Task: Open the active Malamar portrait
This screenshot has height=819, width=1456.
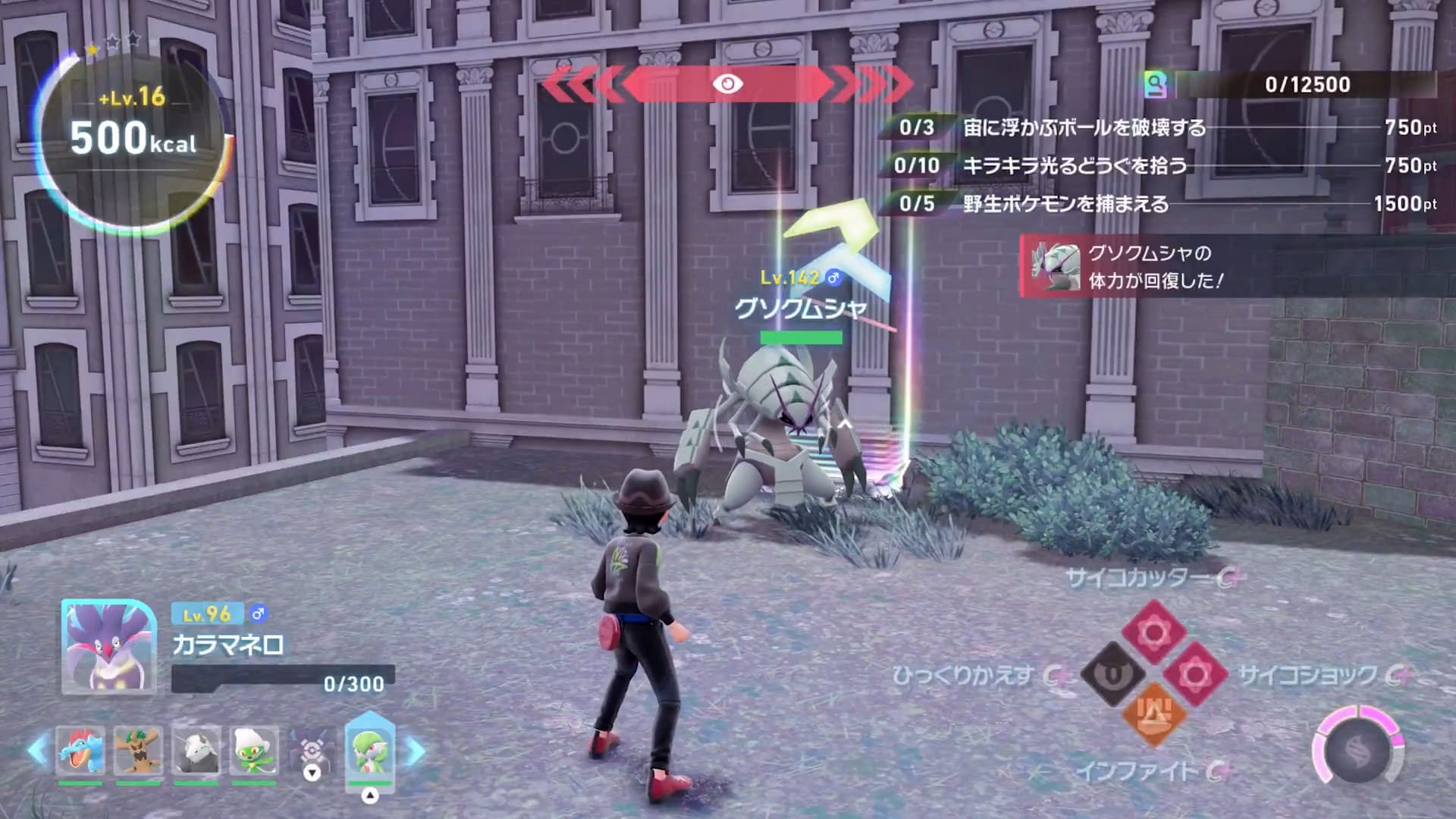Action: pyautogui.click(x=109, y=646)
